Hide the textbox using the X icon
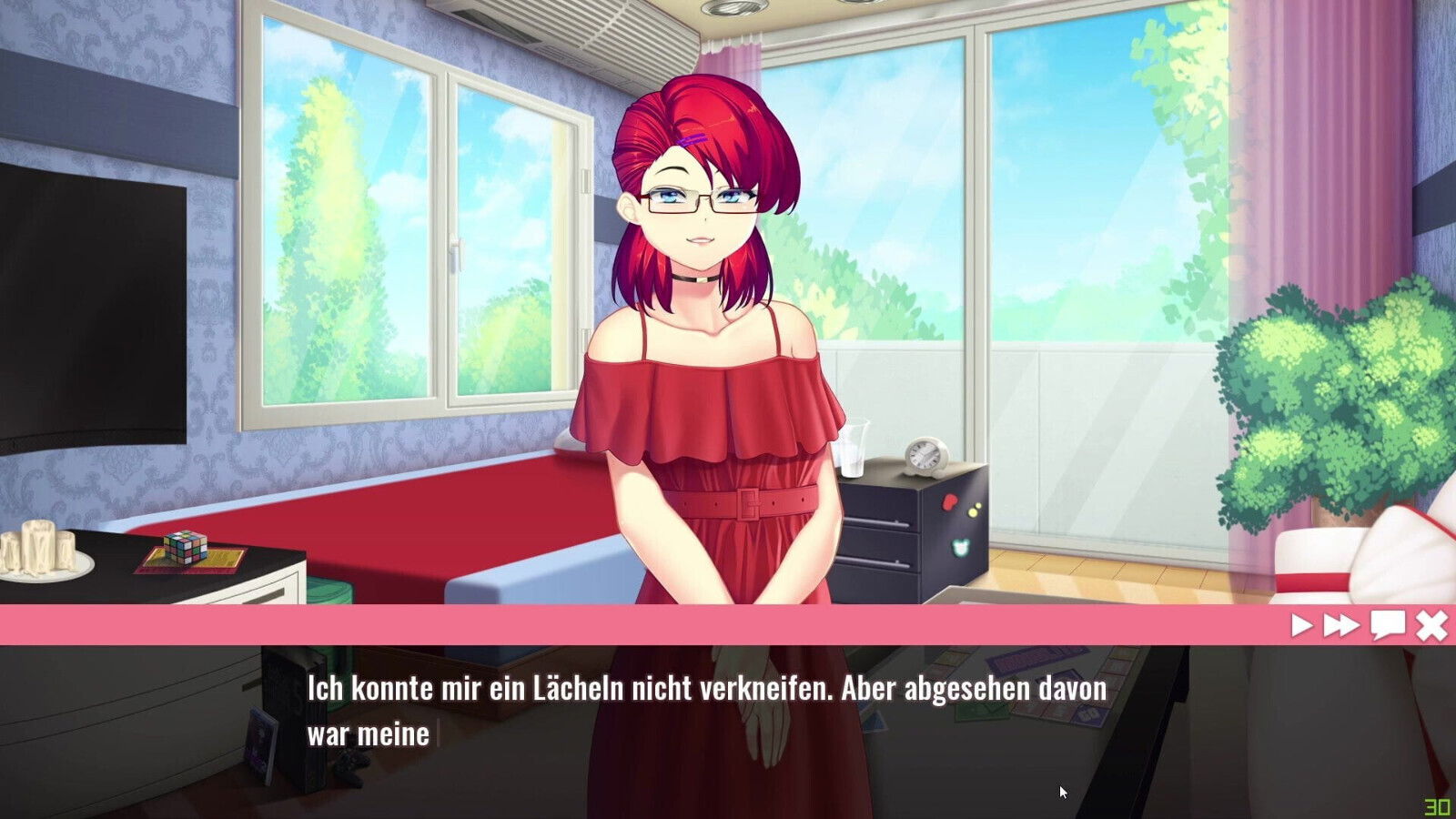Screen dimensions: 1456x819 click(x=1431, y=624)
